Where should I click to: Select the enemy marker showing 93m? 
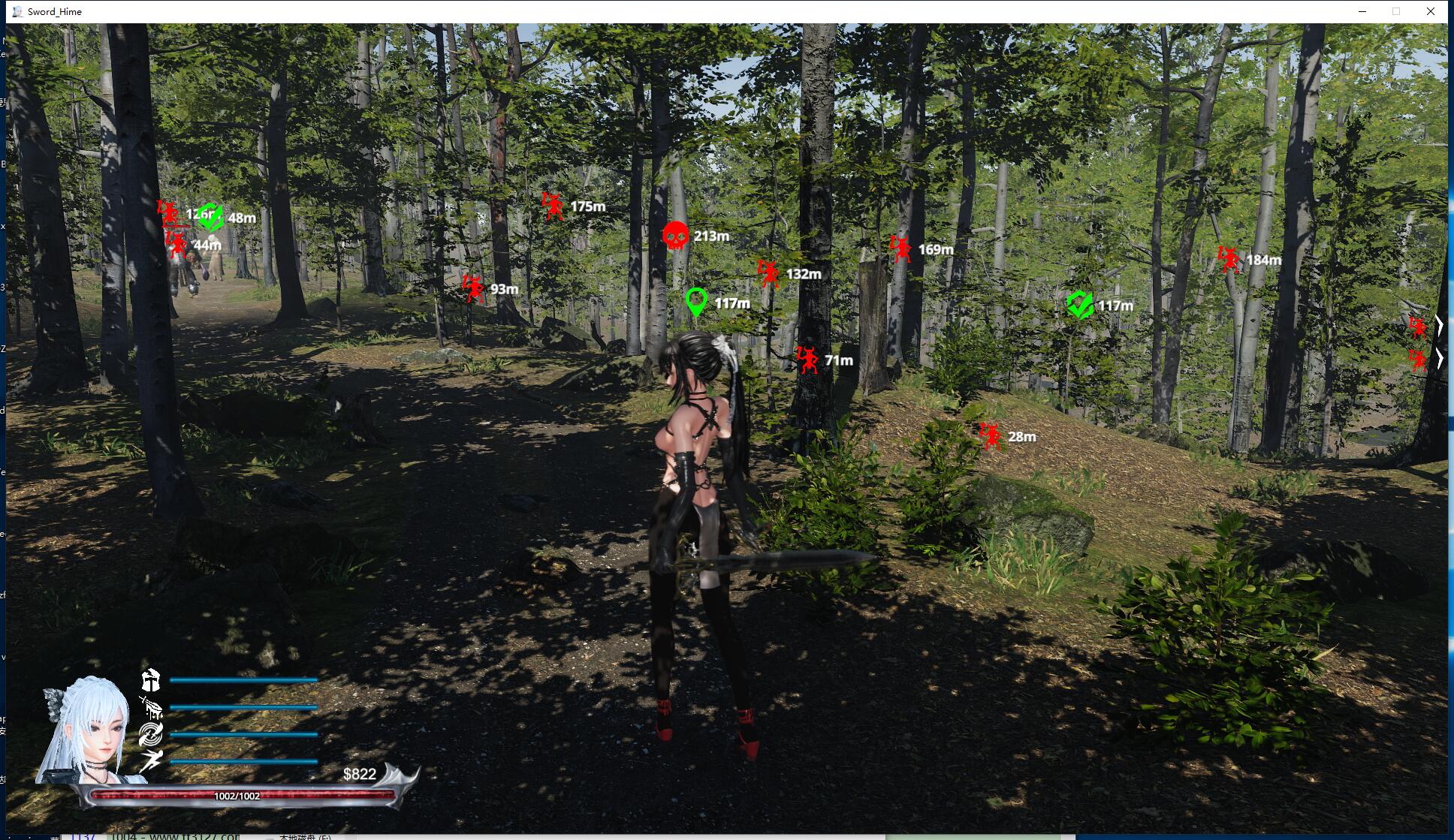pos(473,288)
